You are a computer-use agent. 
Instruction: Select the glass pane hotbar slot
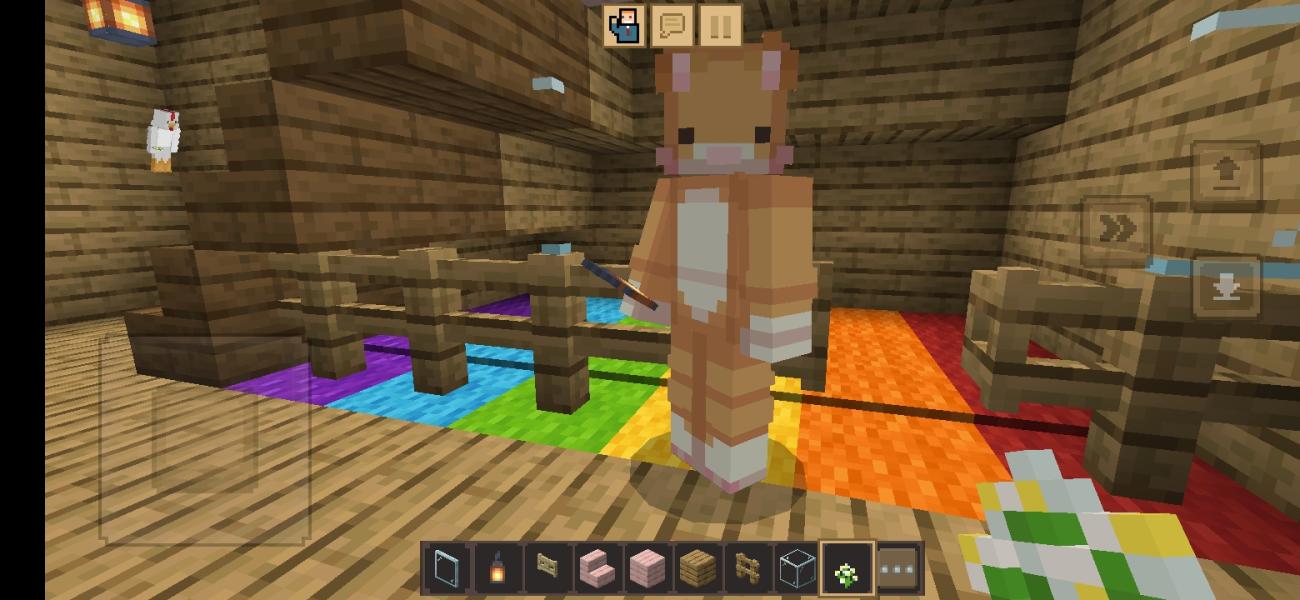coord(446,569)
